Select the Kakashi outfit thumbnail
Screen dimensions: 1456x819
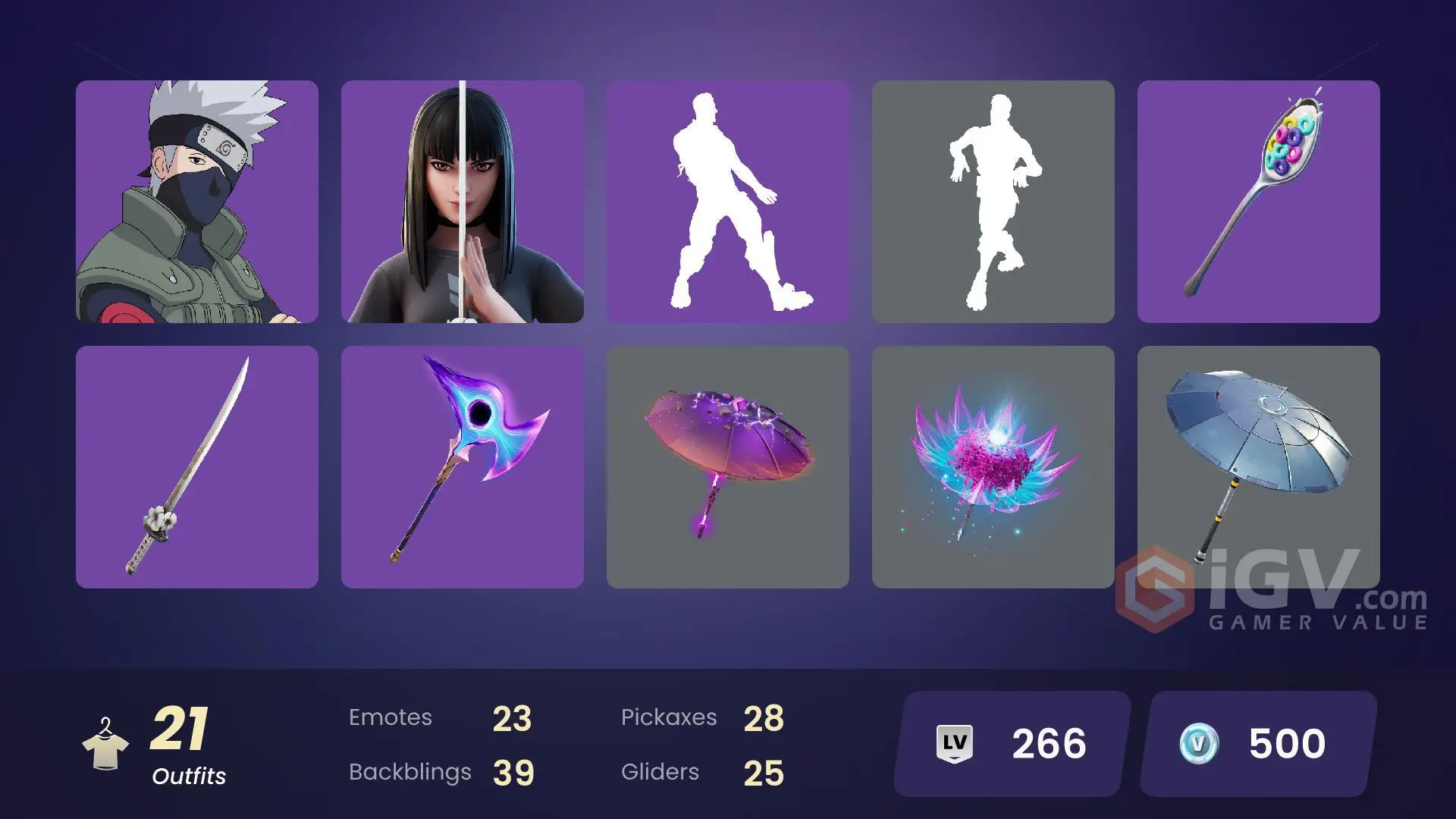(x=196, y=202)
